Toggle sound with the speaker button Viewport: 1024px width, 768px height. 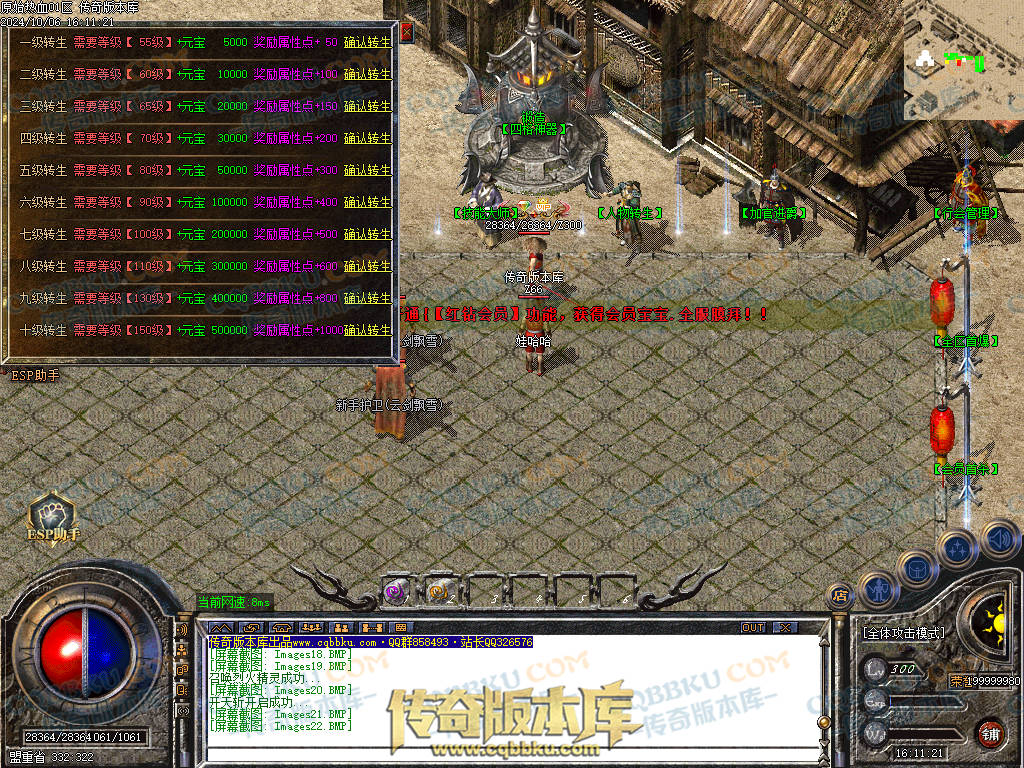click(x=998, y=538)
